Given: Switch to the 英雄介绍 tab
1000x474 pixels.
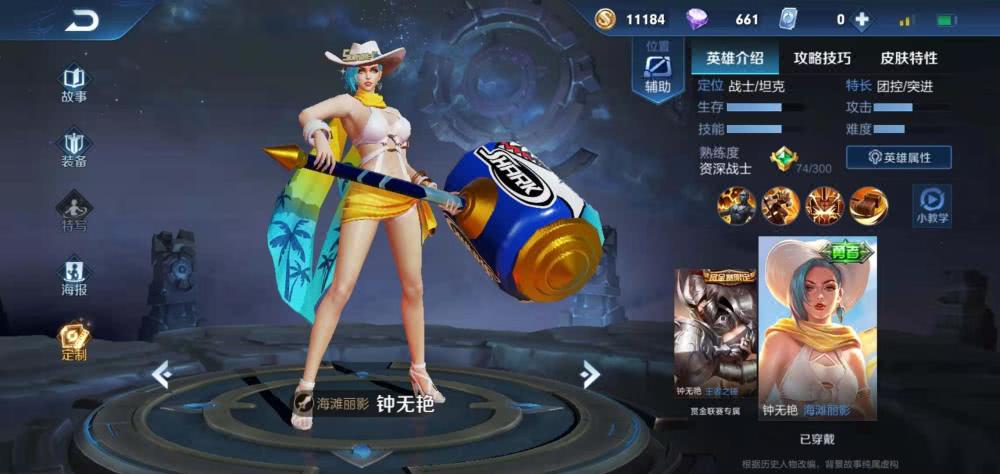Looking at the screenshot, I should pyautogui.click(x=734, y=58).
